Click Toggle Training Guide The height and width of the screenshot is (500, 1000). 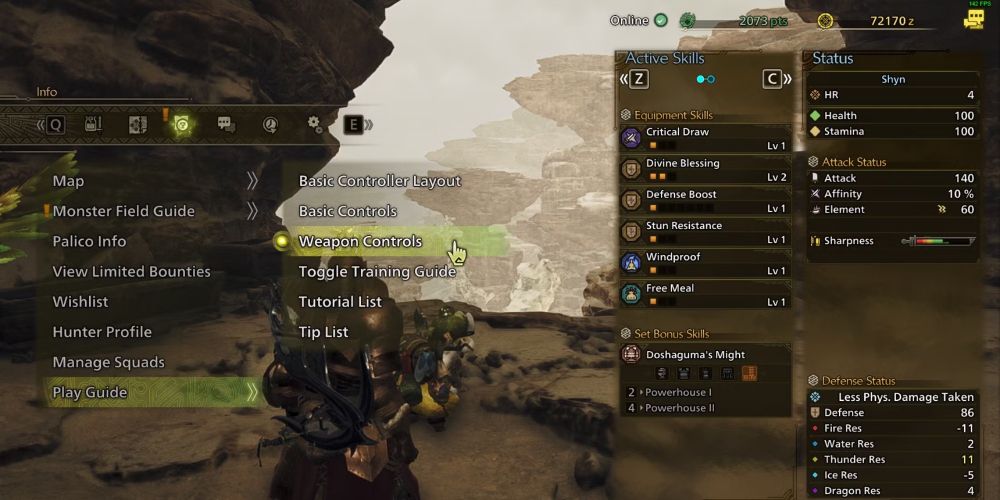[377, 271]
